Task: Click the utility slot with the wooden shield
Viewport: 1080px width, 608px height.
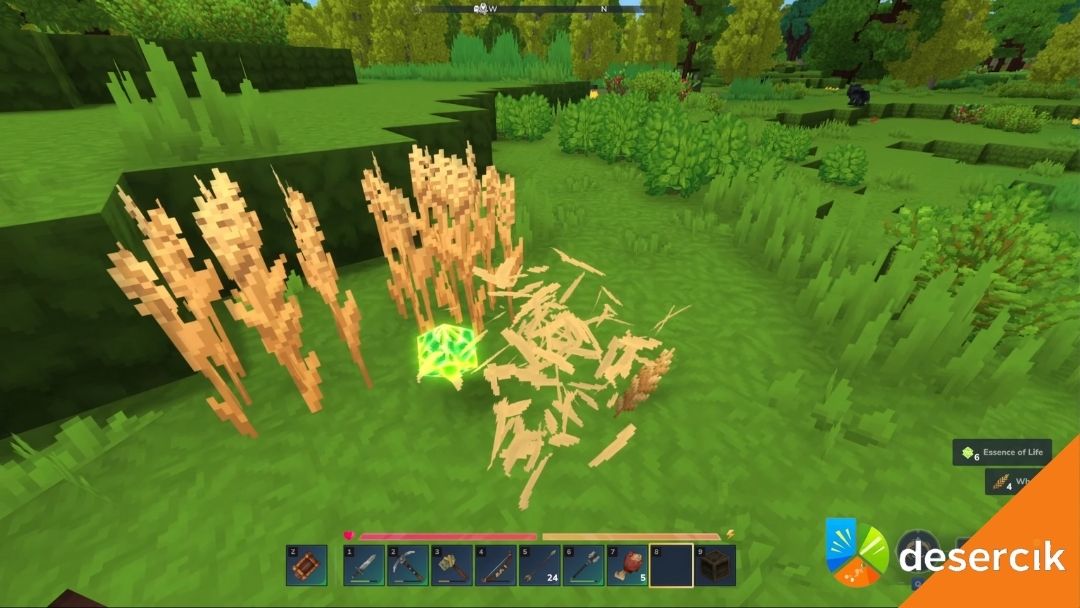Action: pos(306,566)
